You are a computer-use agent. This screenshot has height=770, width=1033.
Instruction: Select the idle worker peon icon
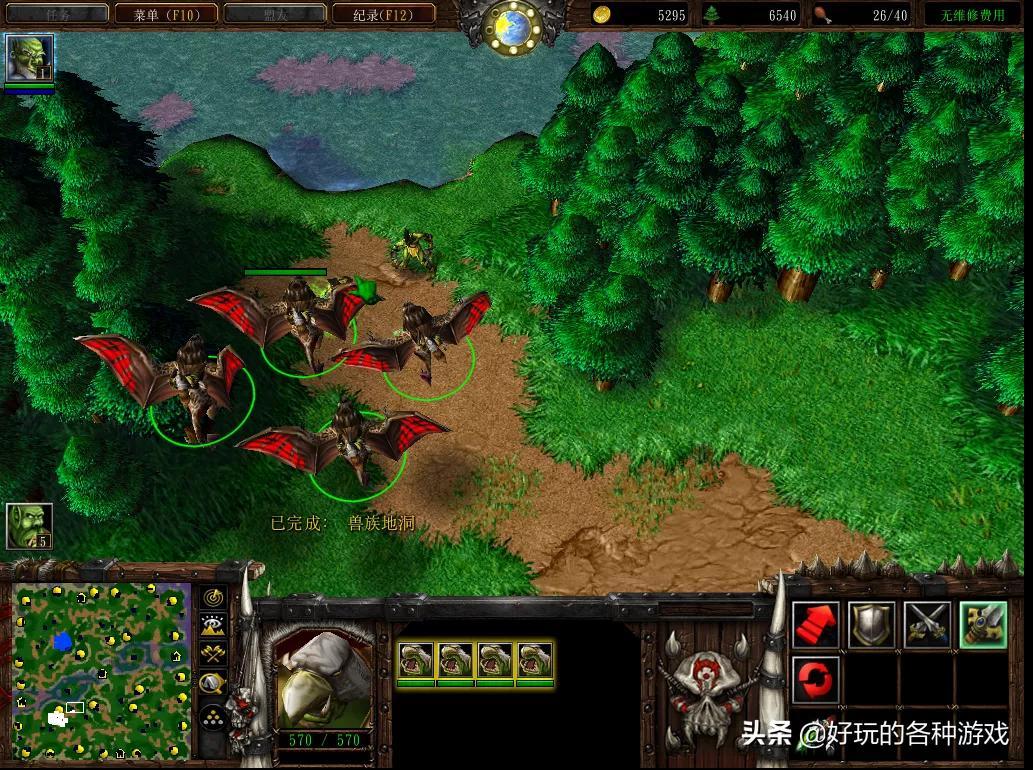point(29,526)
